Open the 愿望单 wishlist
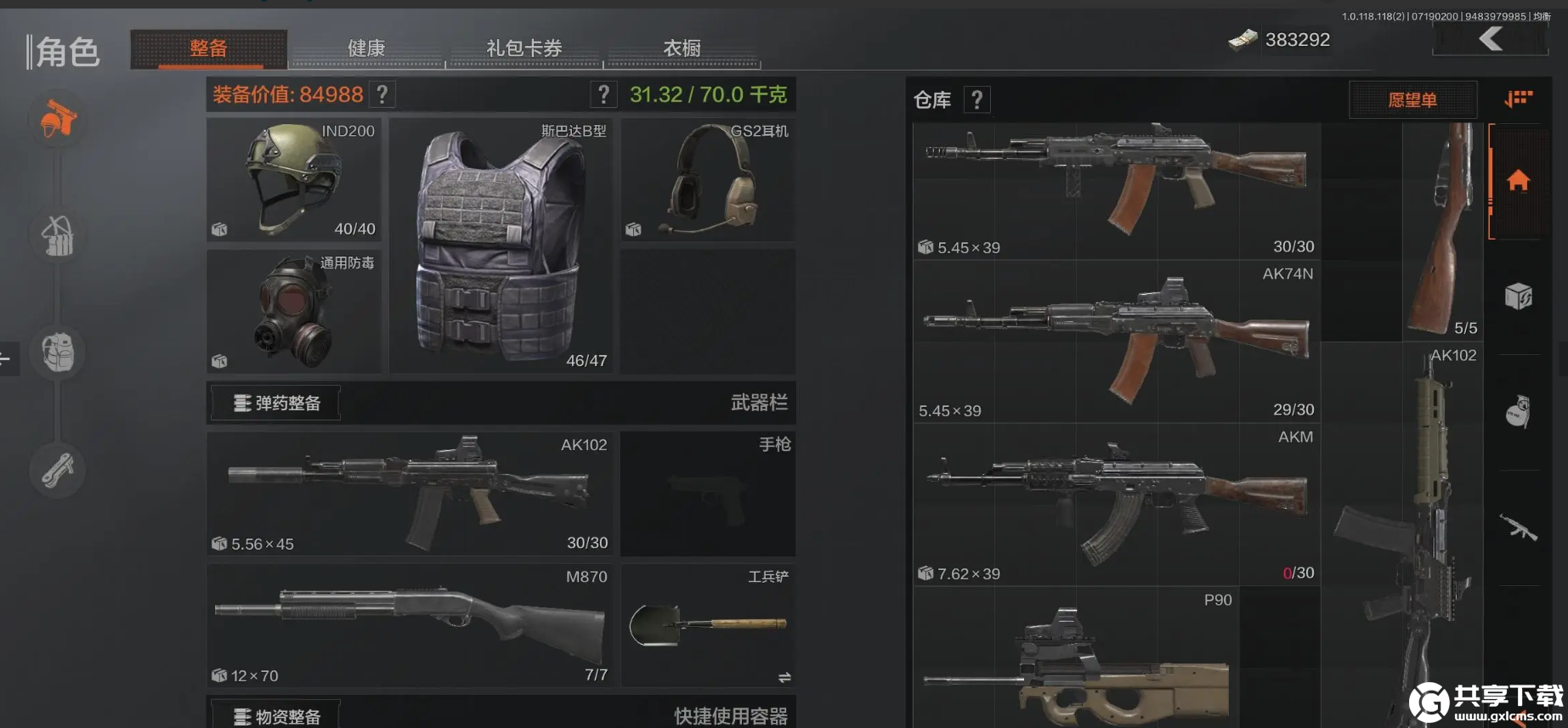 [1413, 99]
